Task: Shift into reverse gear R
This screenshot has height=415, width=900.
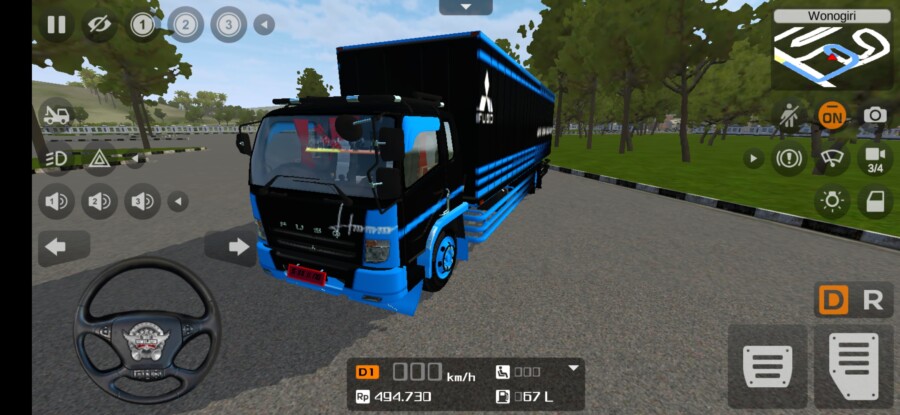Action: tap(873, 300)
